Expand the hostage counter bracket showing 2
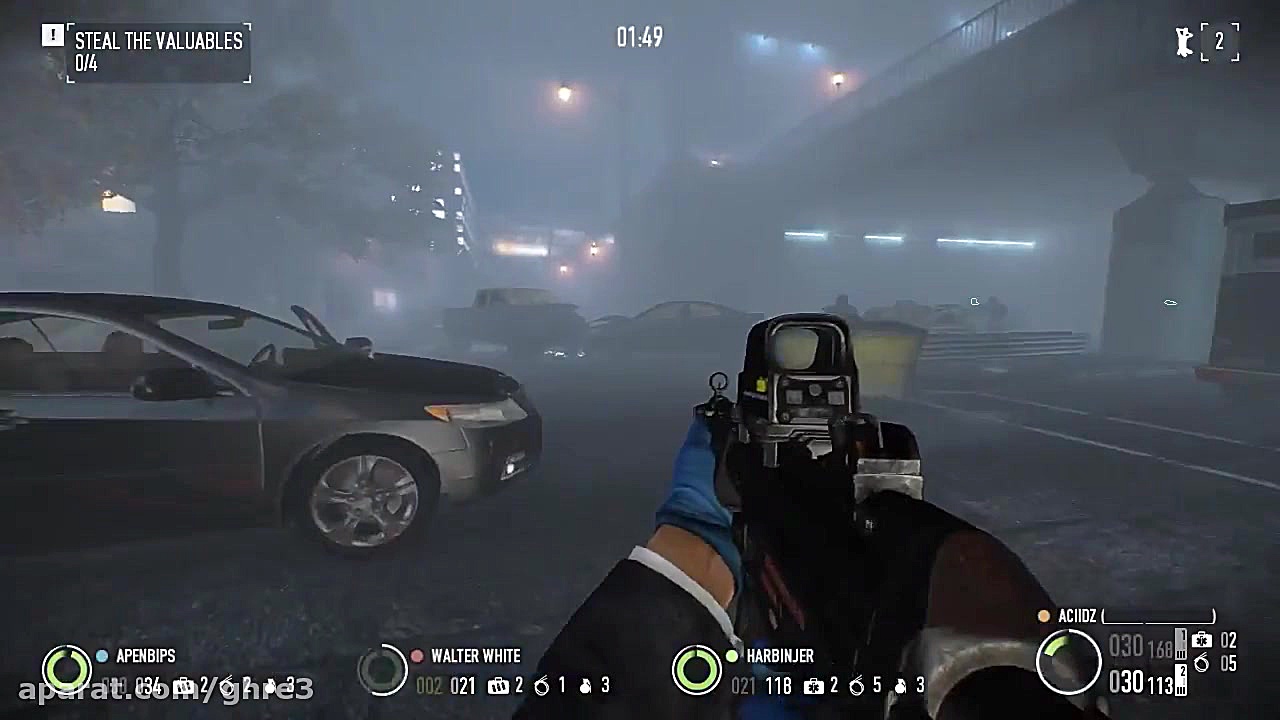The height and width of the screenshot is (720, 1280). click(1222, 42)
